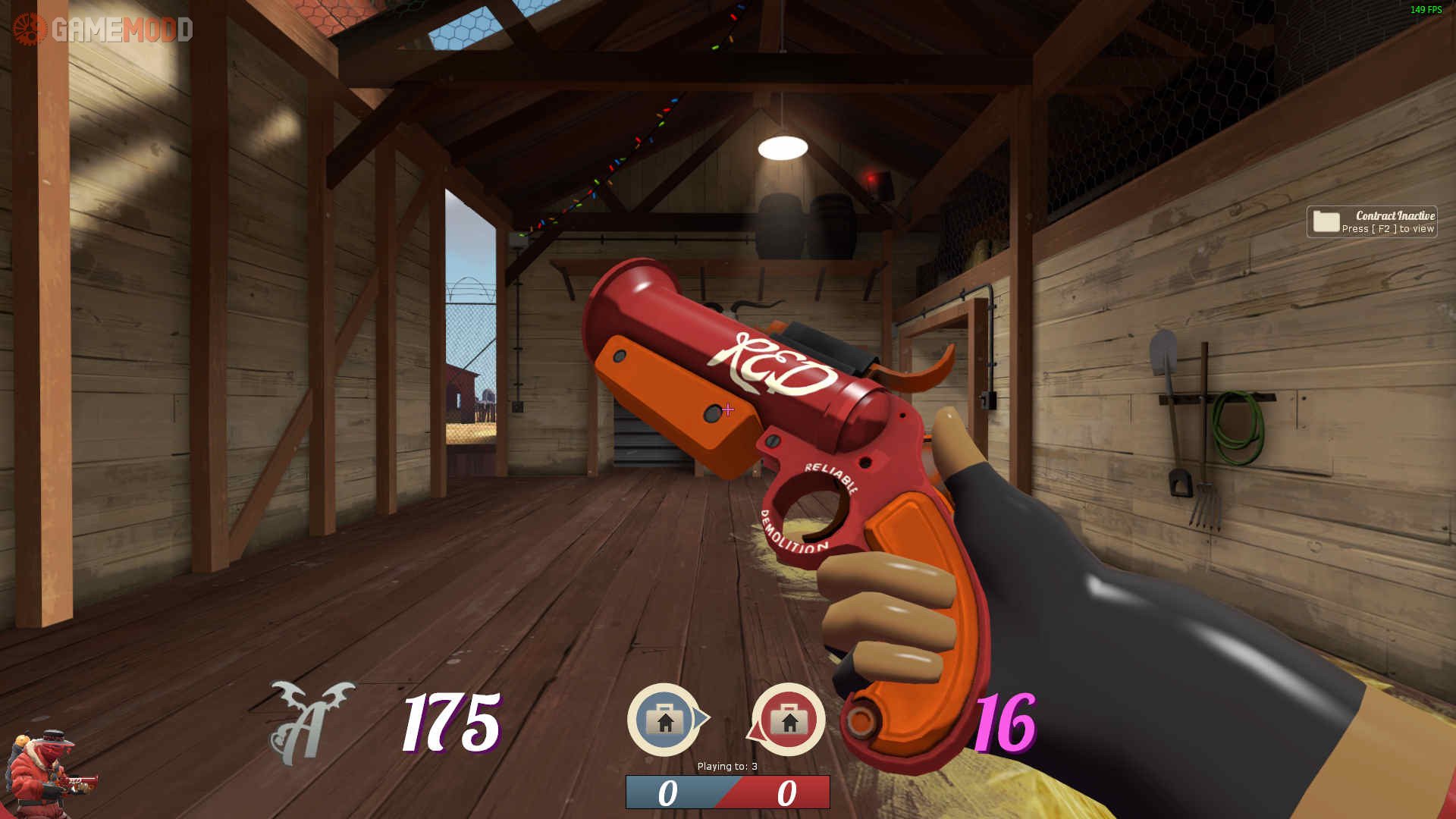Click the GameModd watermark logo

click(x=103, y=30)
